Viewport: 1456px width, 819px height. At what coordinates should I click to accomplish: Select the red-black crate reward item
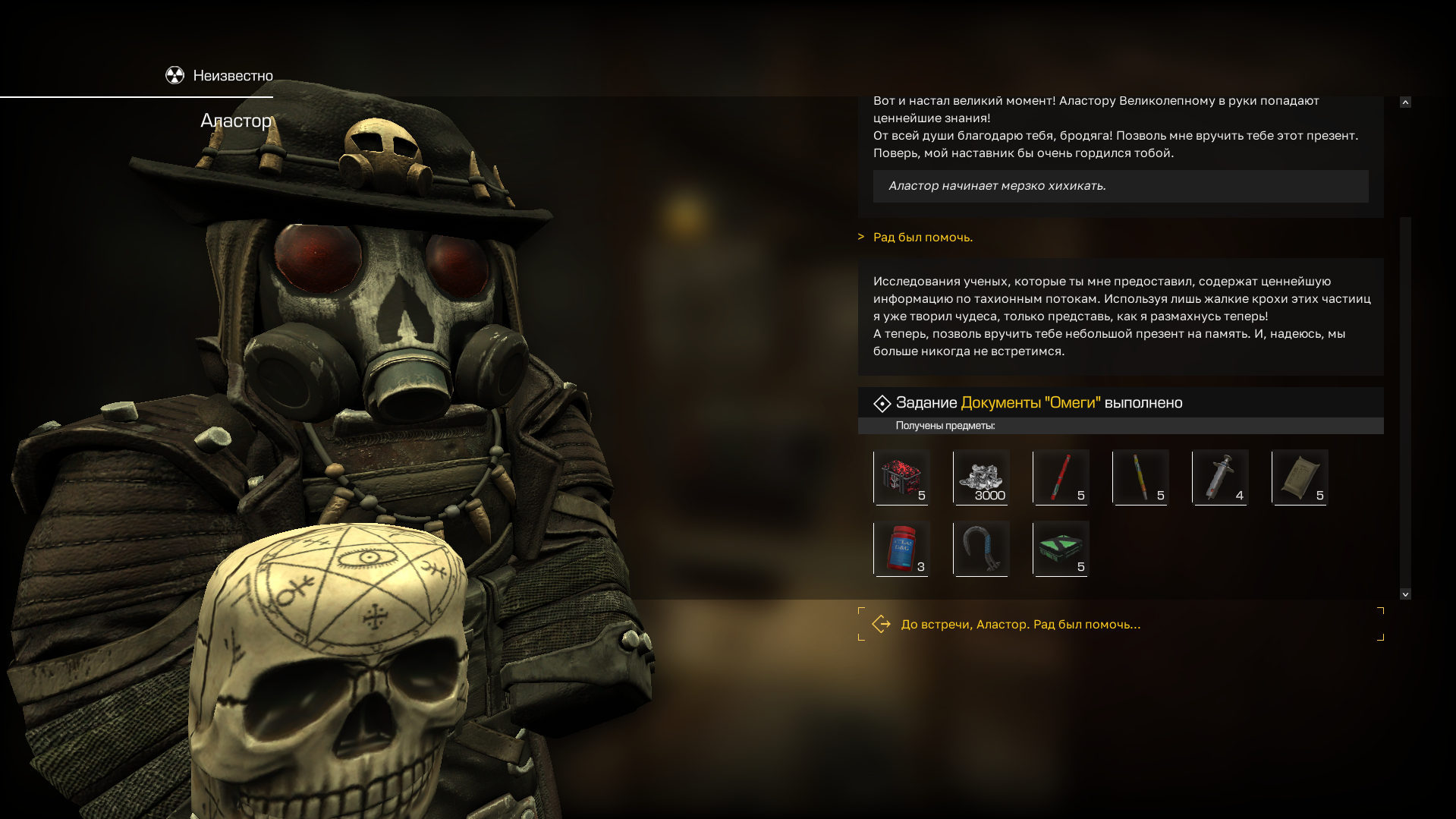click(x=901, y=477)
